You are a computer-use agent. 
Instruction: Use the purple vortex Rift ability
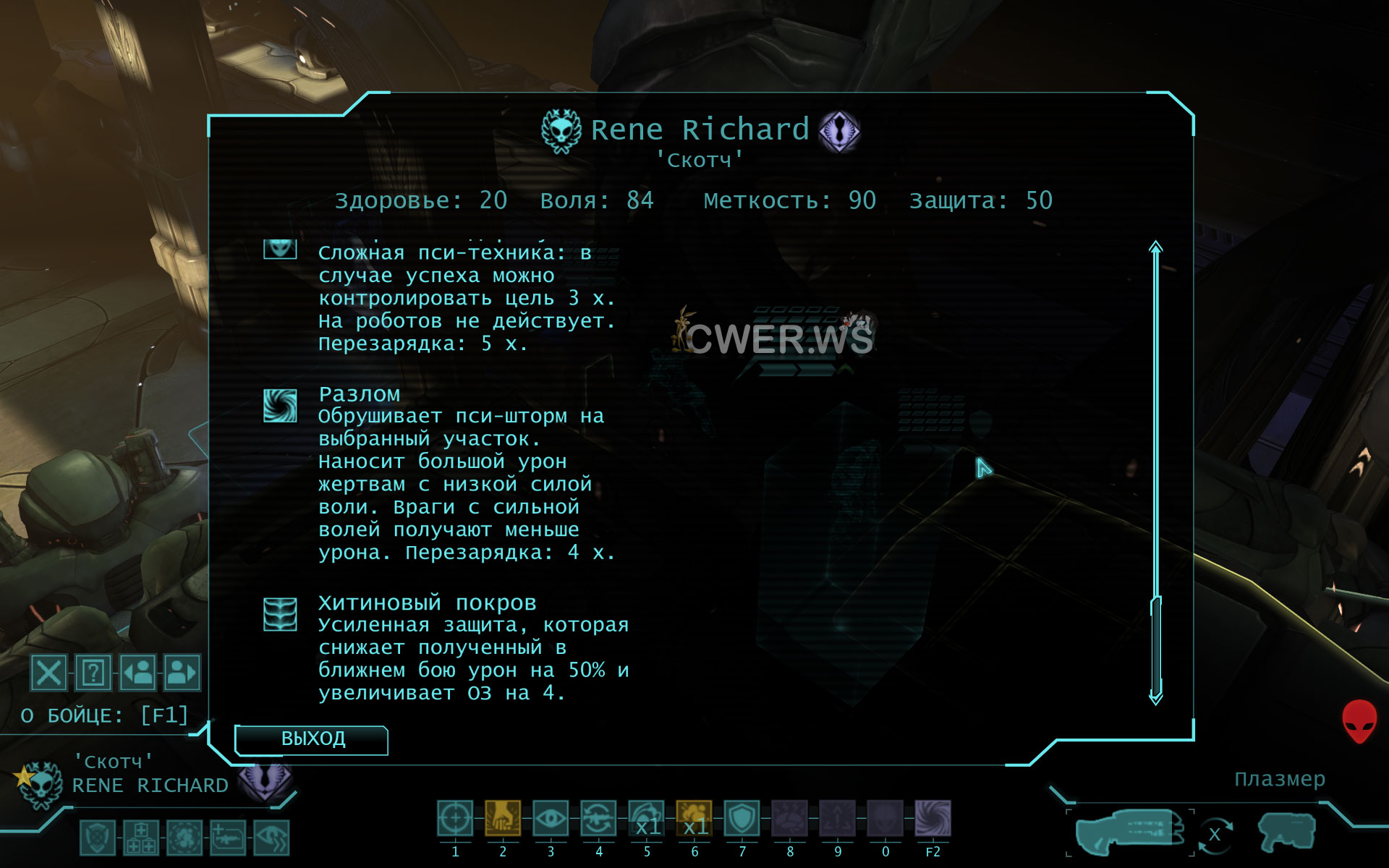pyautogui.click(x=933, y=819)
